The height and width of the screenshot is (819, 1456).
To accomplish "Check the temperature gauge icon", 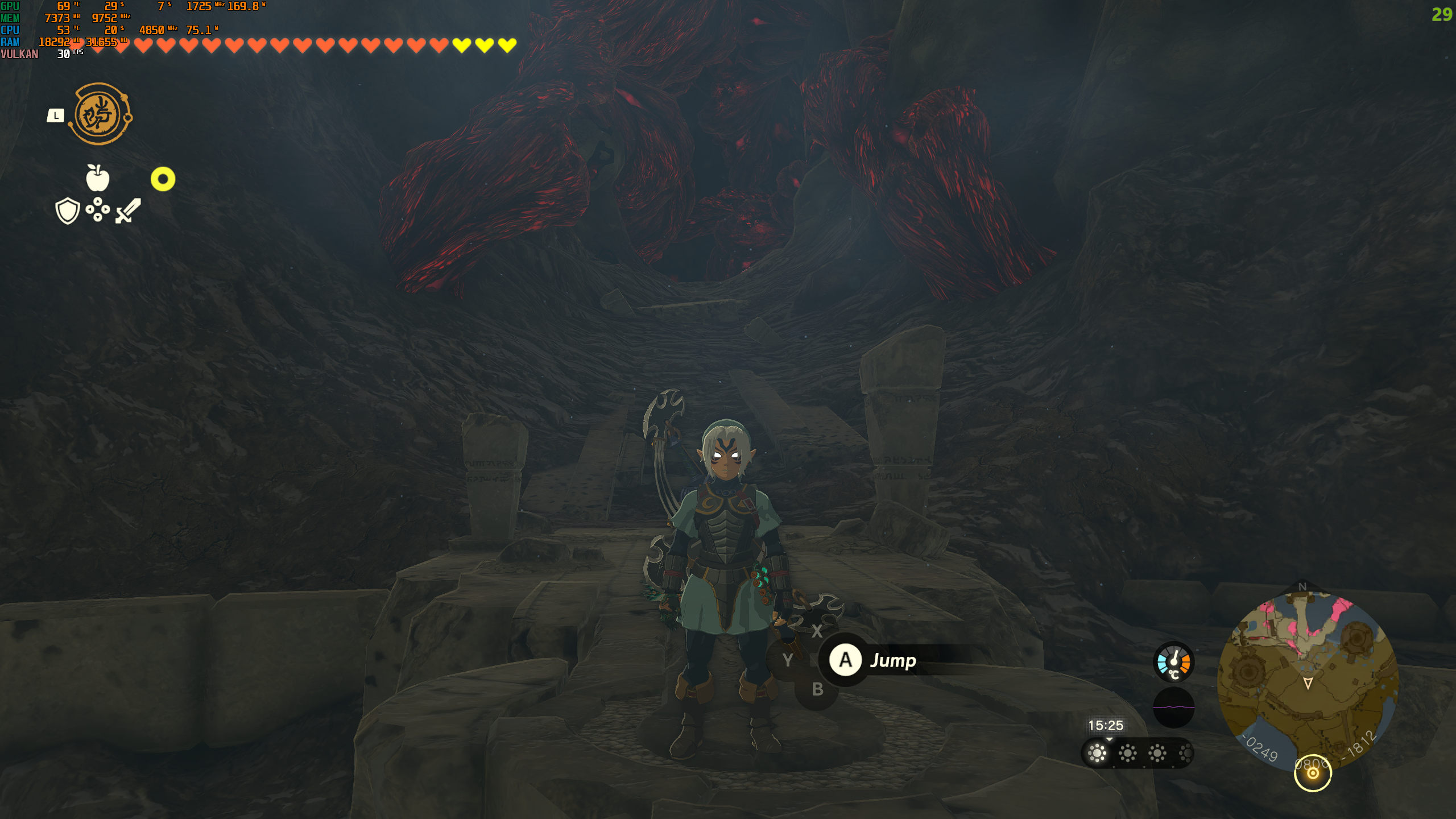I will pos(1173,662).
